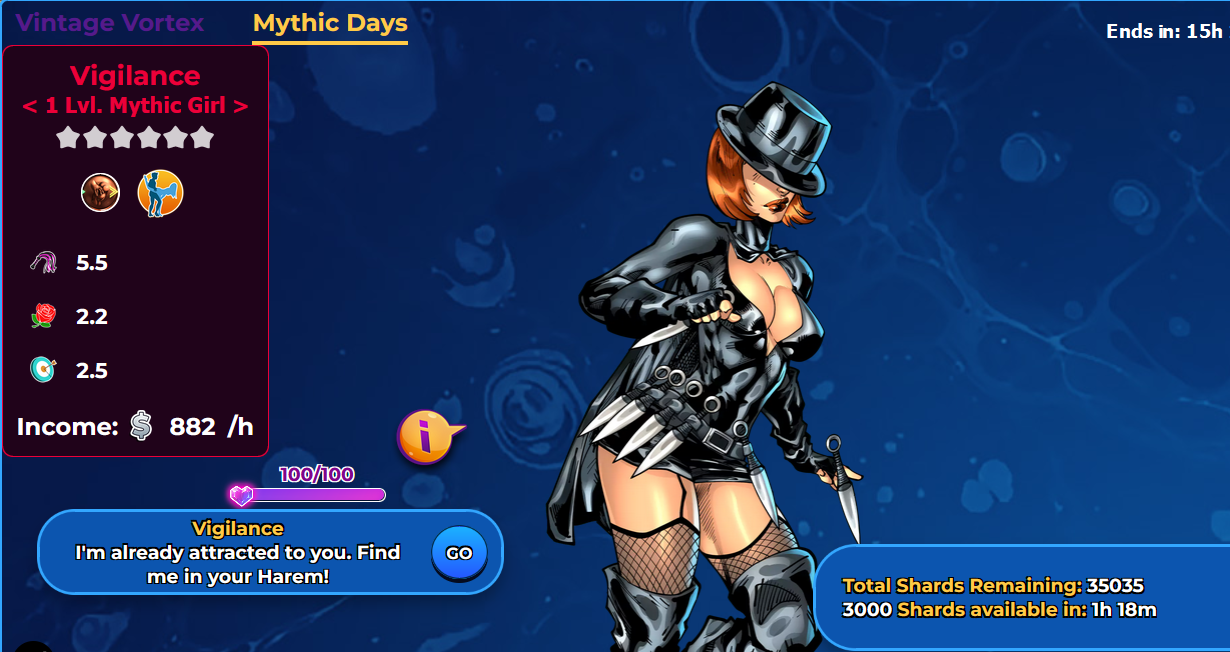Click the round brown portrait icon

click(x=100, y=193)
